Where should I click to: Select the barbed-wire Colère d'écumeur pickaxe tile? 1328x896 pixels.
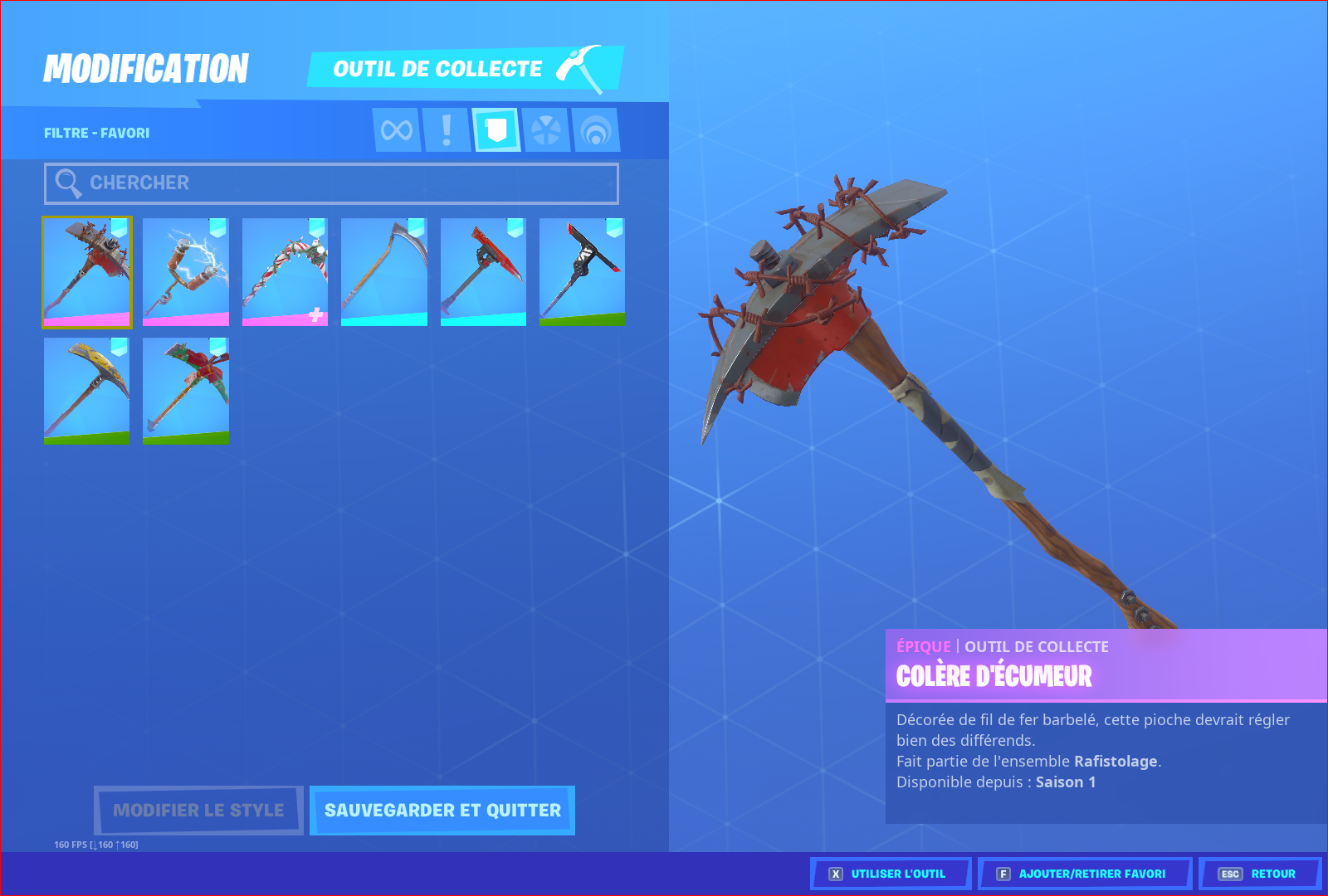(87, 272)
